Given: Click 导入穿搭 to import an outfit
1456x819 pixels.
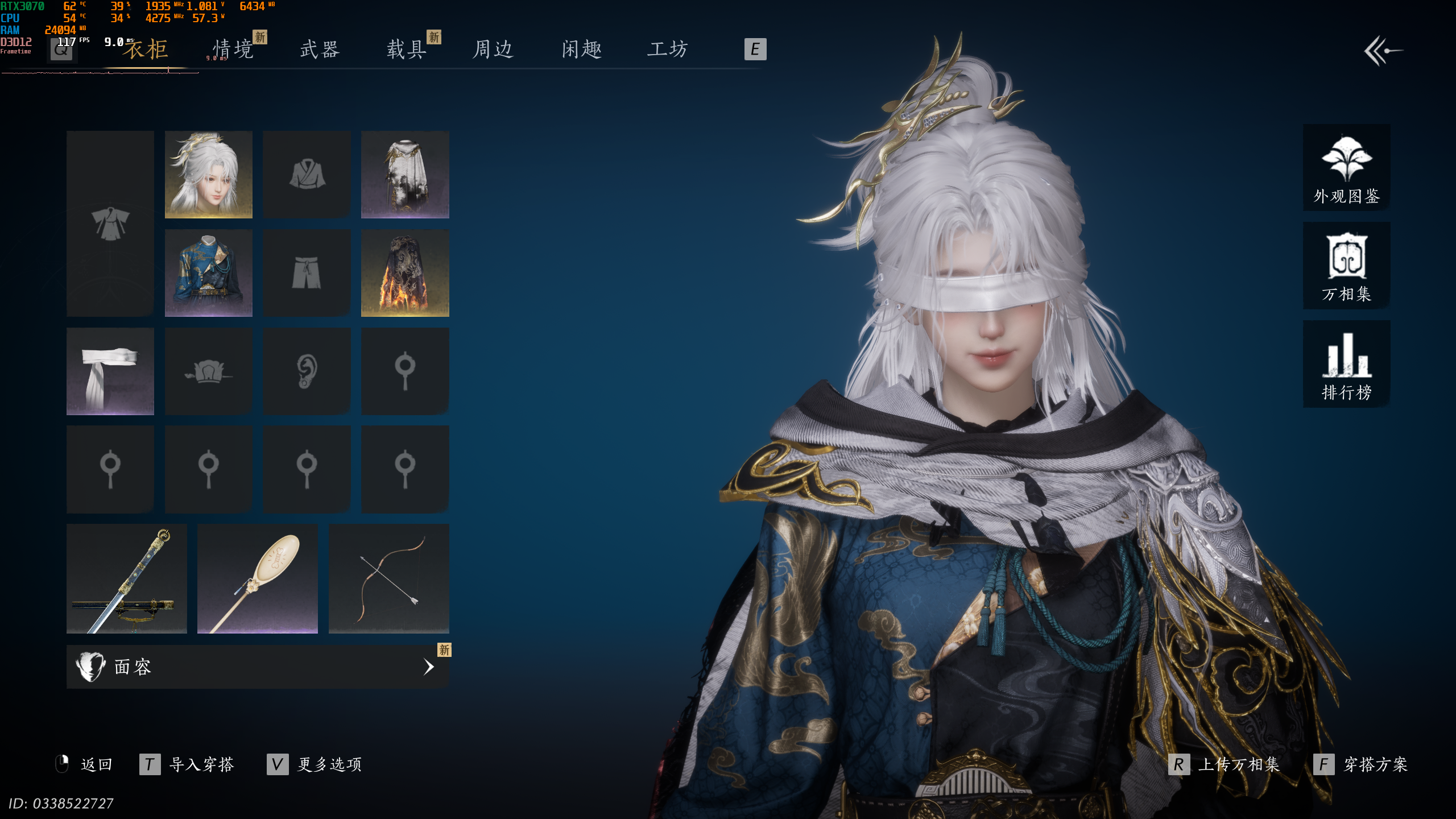Looking at the screenshot, I should click(x=201, y=764).
